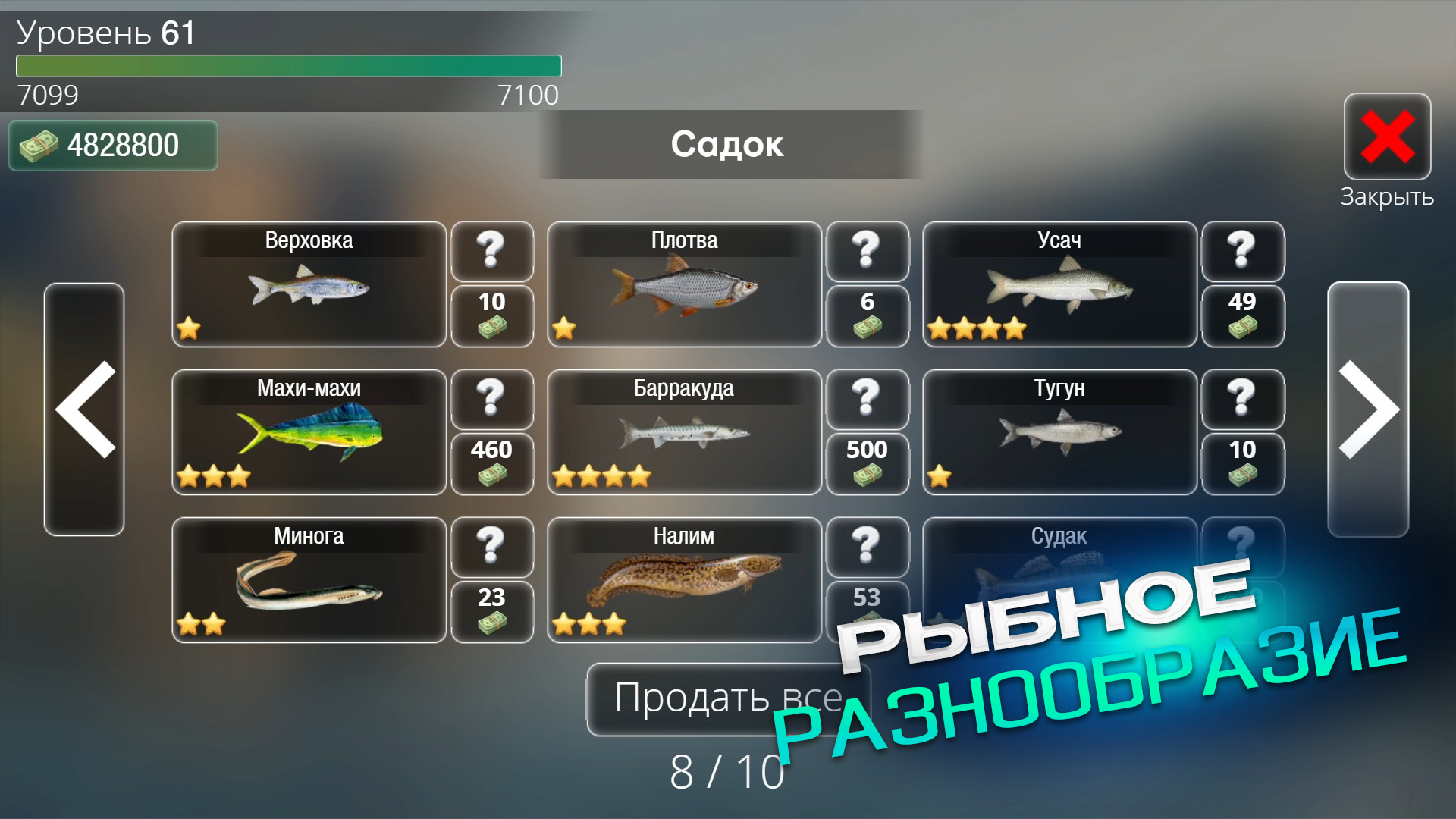Screen dimensions: 1456x819
Task: Open info about Налим fish
Action: click(868, 548)
